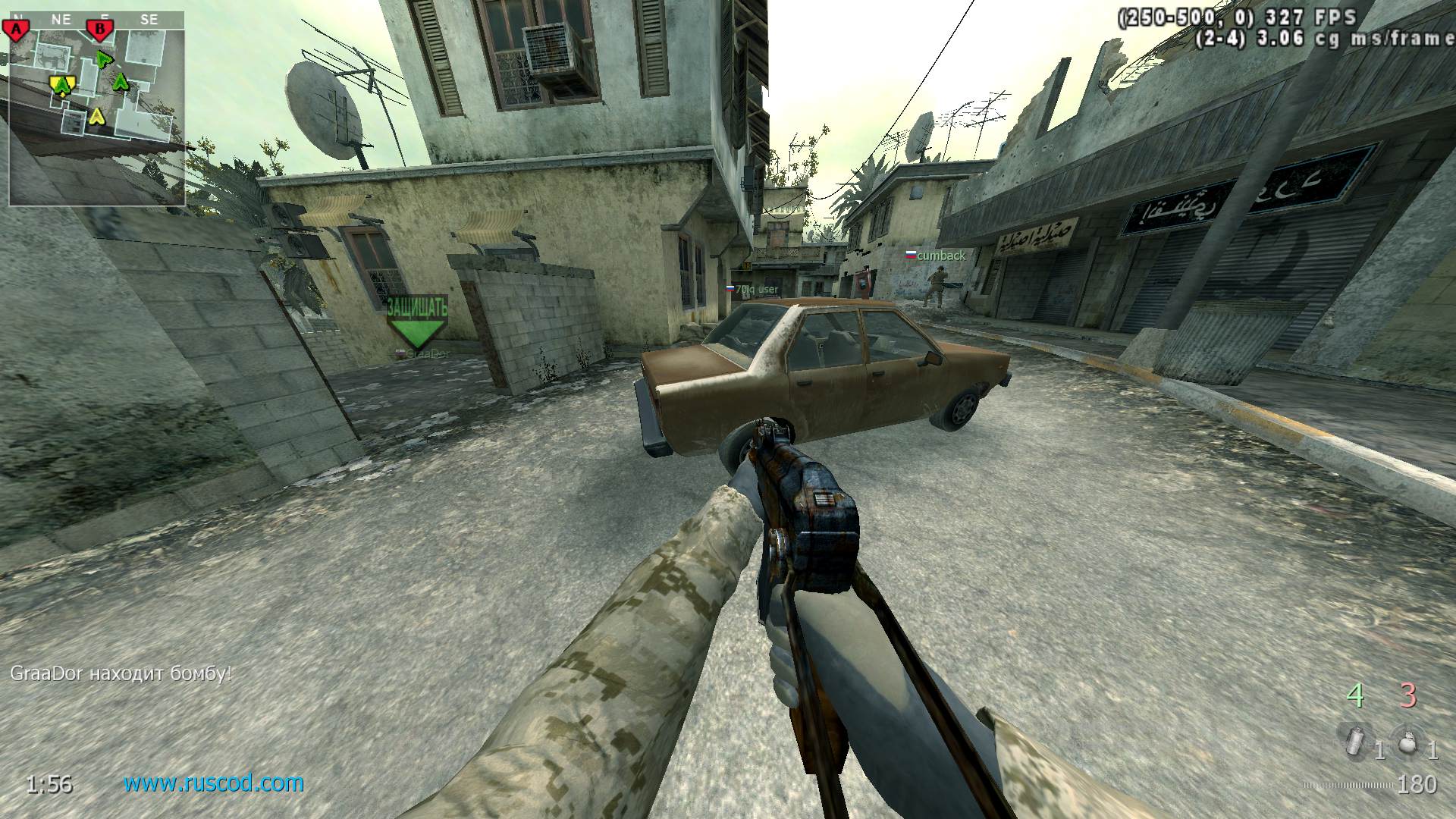This screenshot has height=819, width=1456.
Task: Open the www.ruscod.com link
Action: [x=214, y=783]
